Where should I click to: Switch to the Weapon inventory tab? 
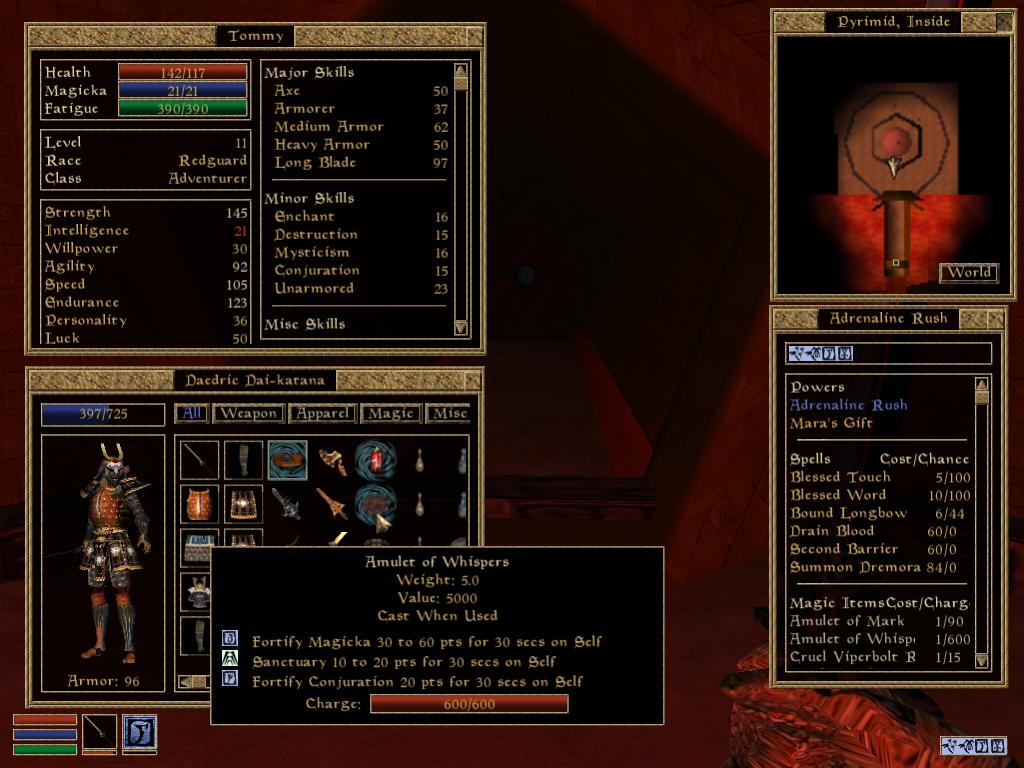click(x=248, y=413)
